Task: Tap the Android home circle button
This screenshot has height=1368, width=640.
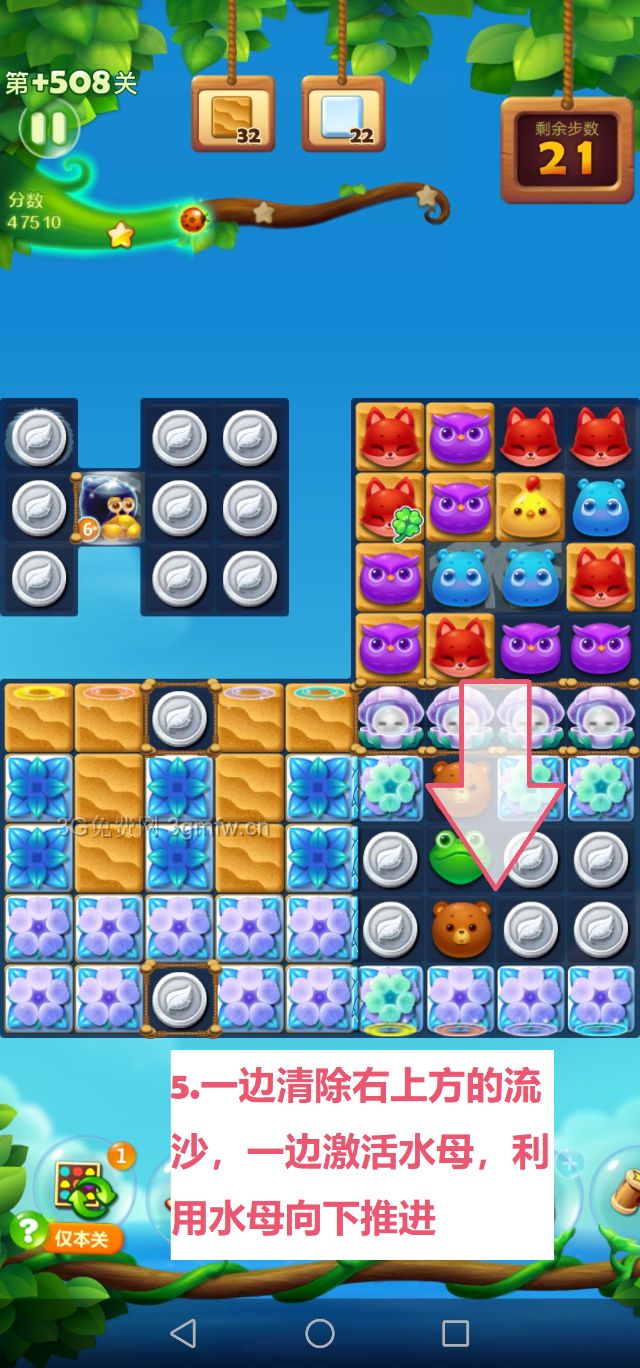Action: 320,1333
